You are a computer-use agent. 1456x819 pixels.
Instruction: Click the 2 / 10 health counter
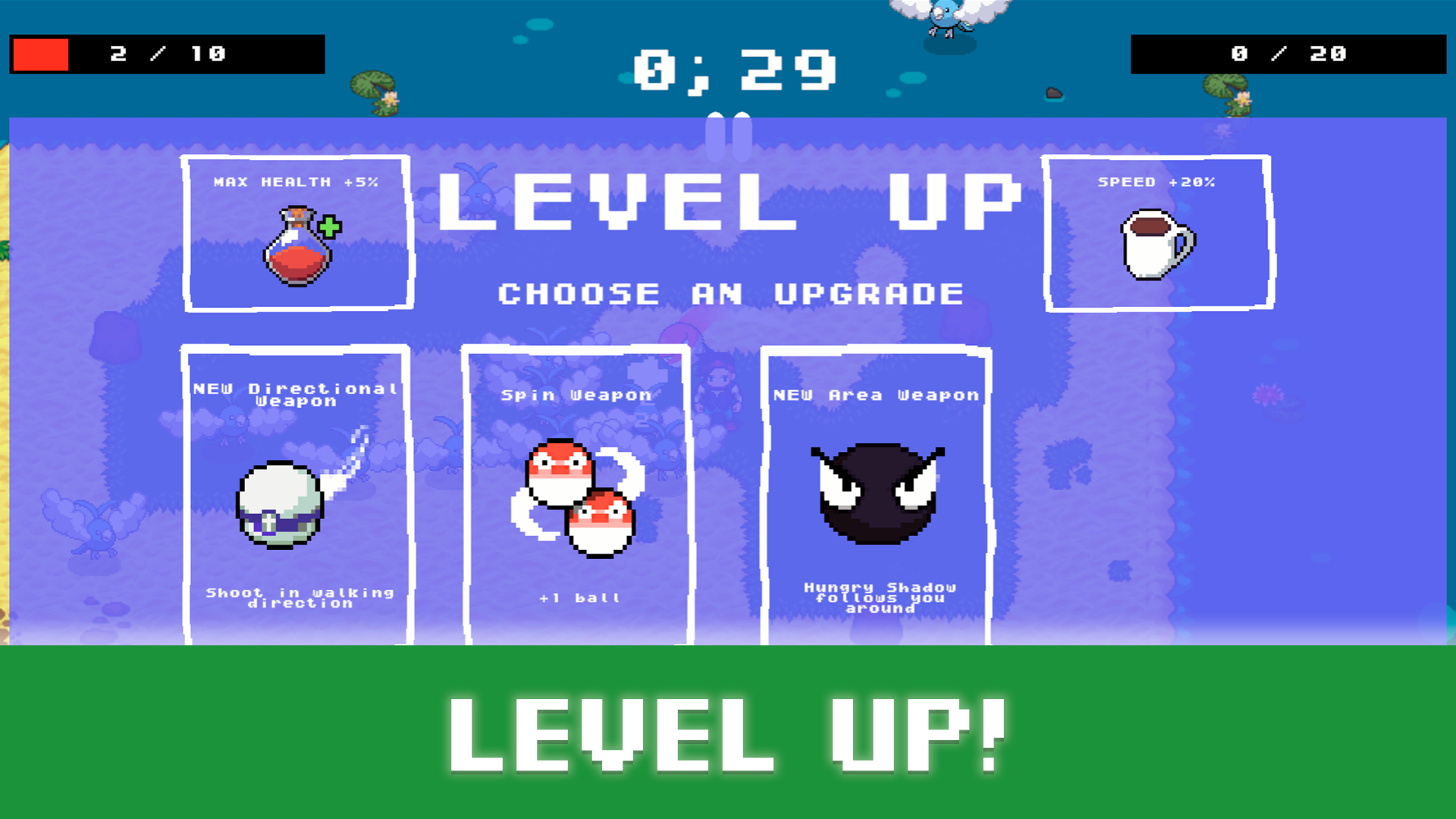pyautogui.click(x=167, y=54)
